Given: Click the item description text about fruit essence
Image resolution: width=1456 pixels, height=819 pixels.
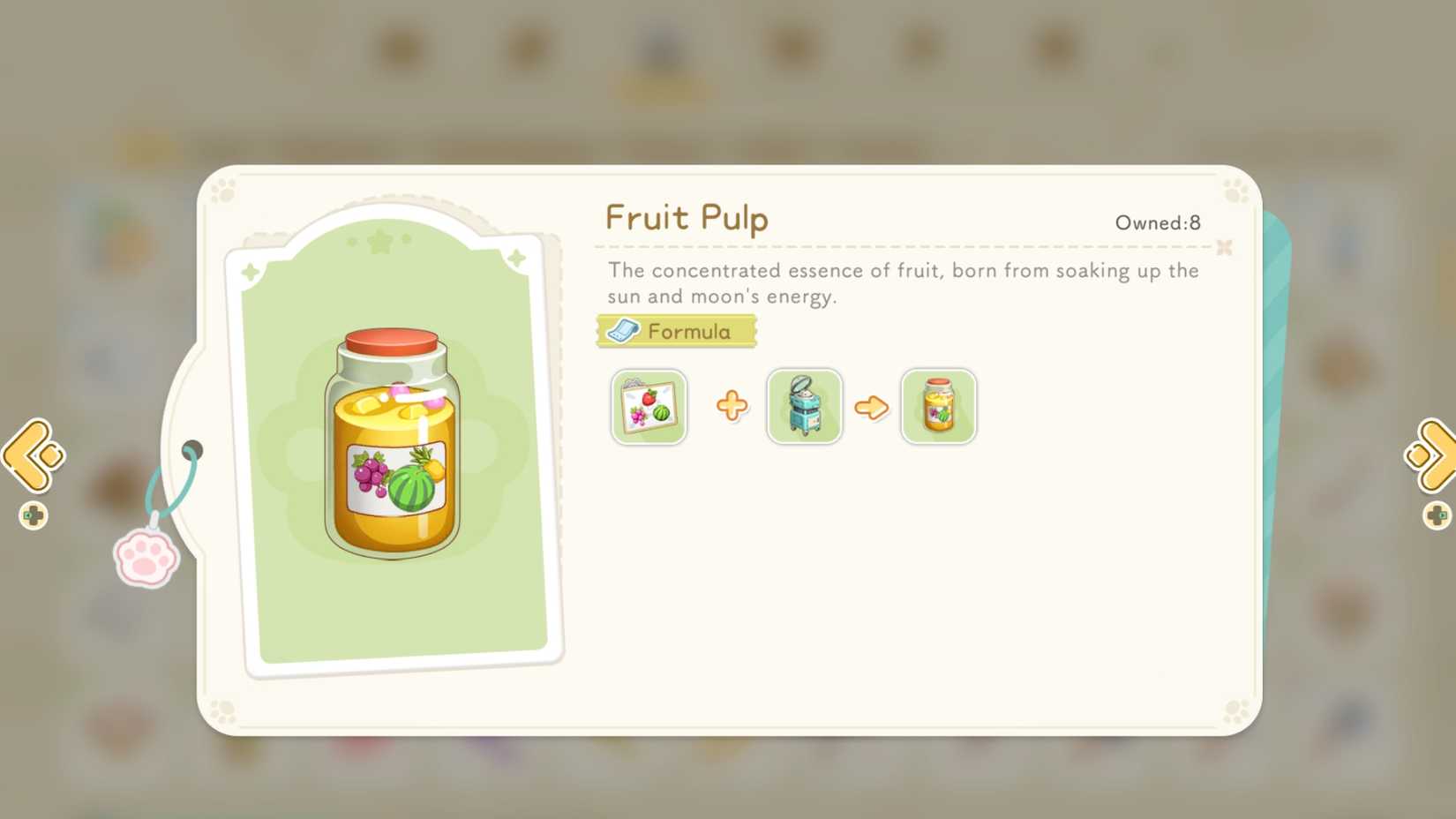Looking at the screenshot, I should coord(900,282).
